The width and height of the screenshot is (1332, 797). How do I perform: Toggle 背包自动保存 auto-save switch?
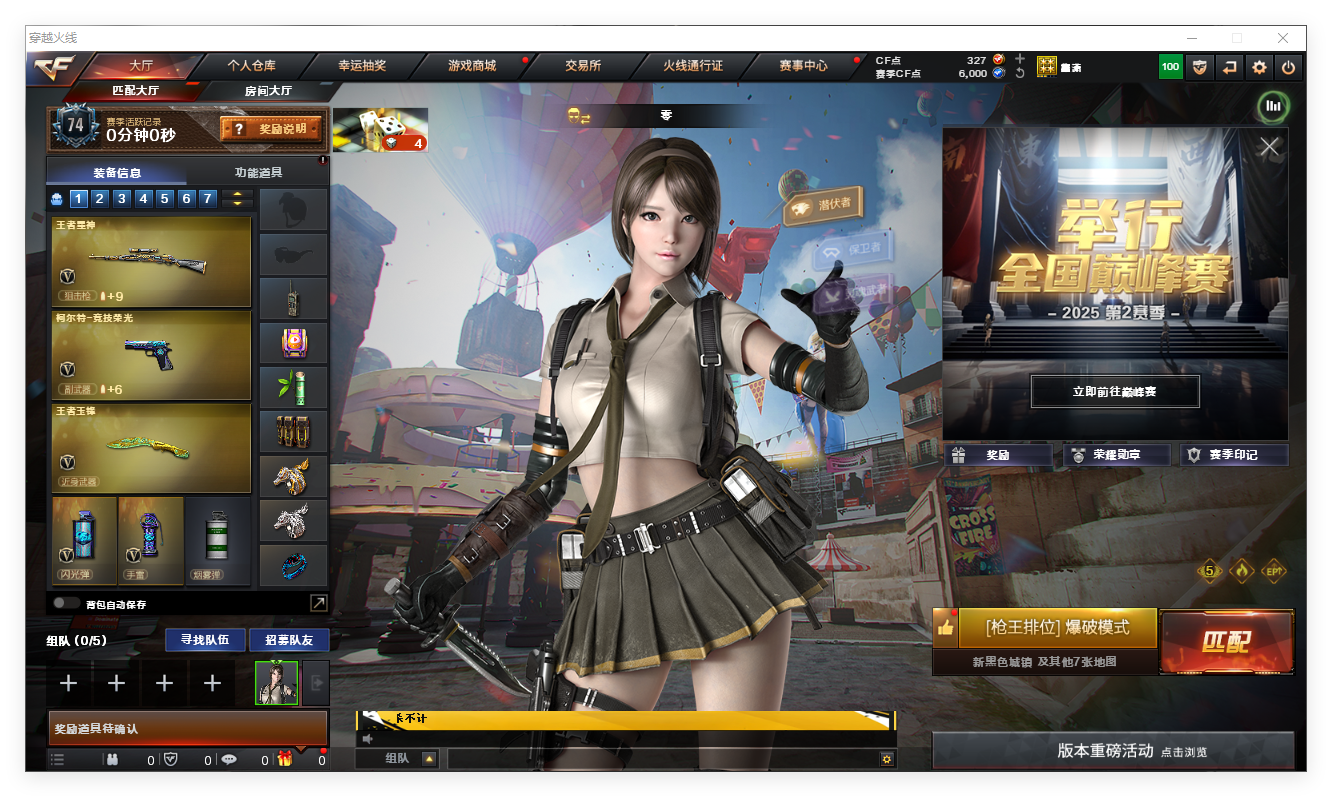(x=67, y=604)
